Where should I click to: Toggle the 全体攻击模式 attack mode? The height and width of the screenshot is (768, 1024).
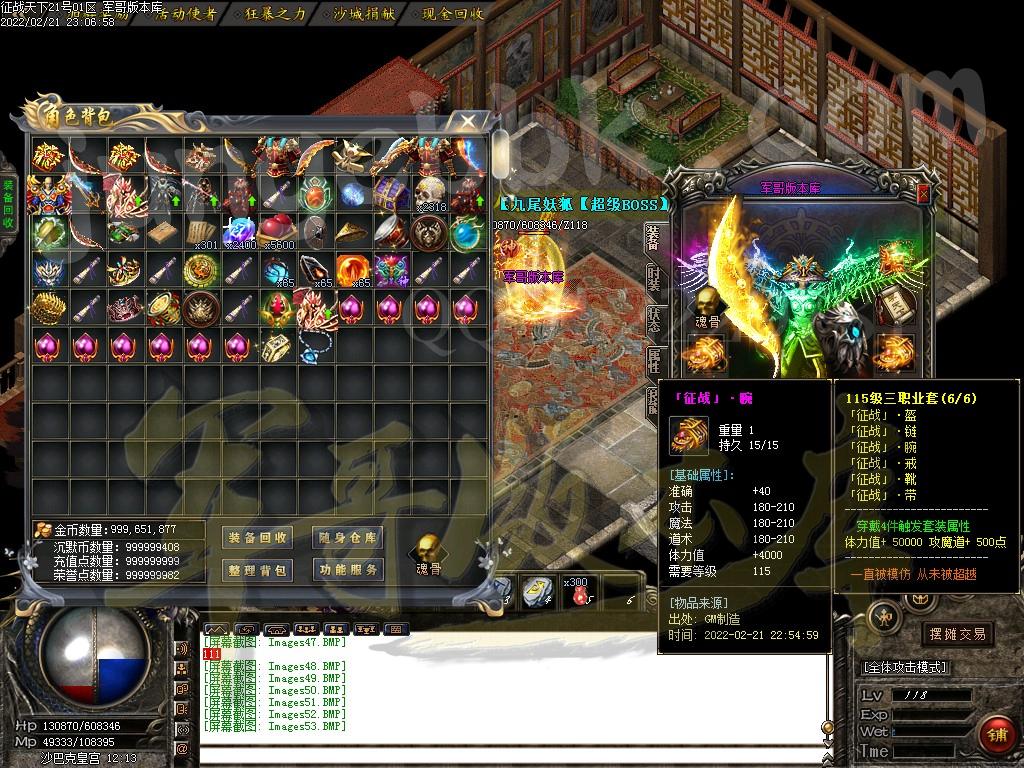click(x=905, y=667)
